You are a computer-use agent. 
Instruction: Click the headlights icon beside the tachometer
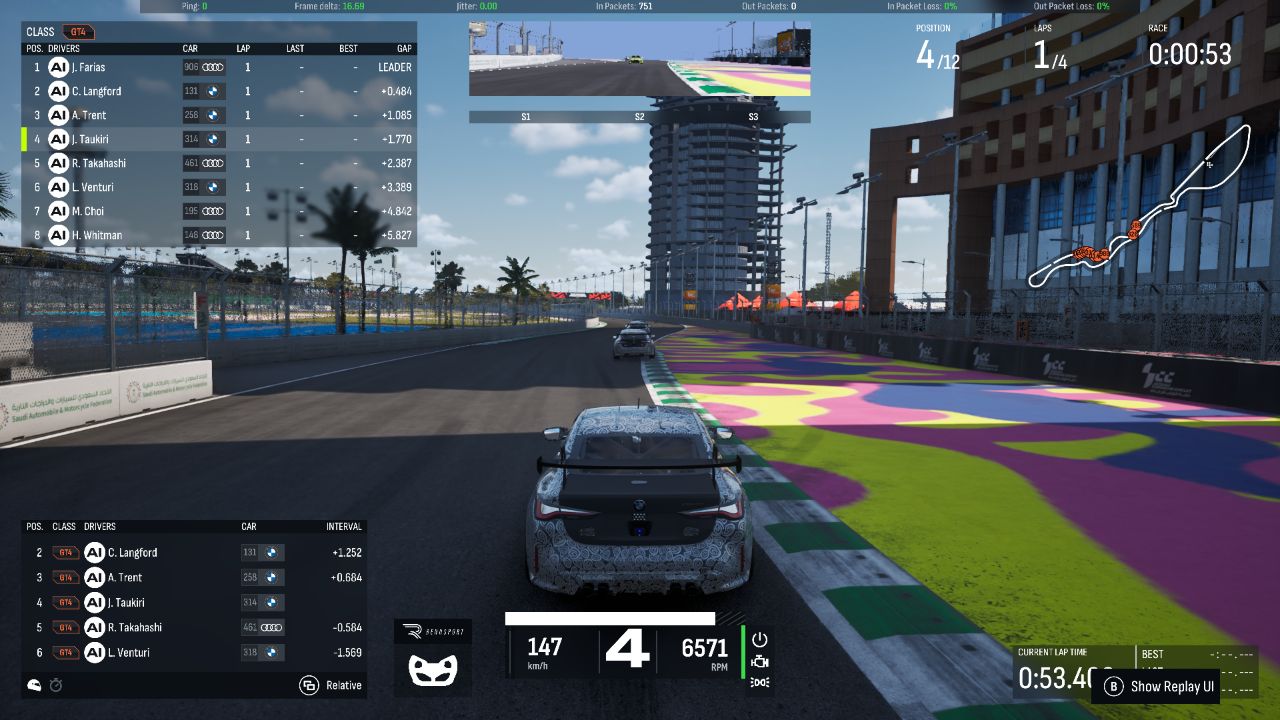click(759, 682)
